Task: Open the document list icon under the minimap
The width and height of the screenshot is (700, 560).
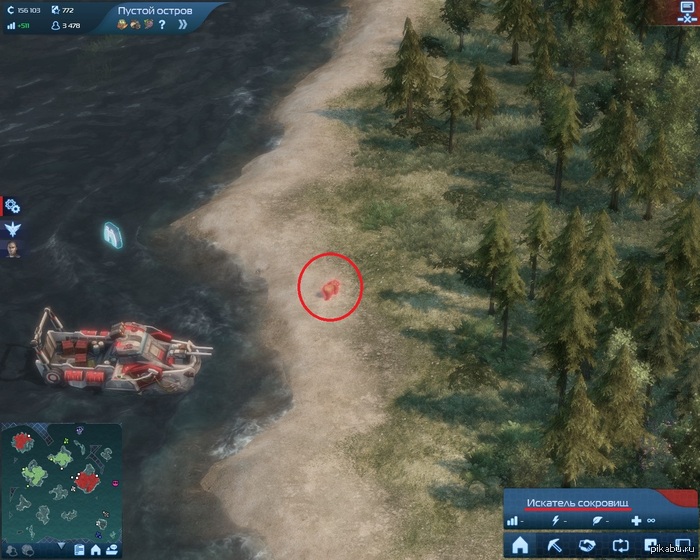Action: point(78,549)
